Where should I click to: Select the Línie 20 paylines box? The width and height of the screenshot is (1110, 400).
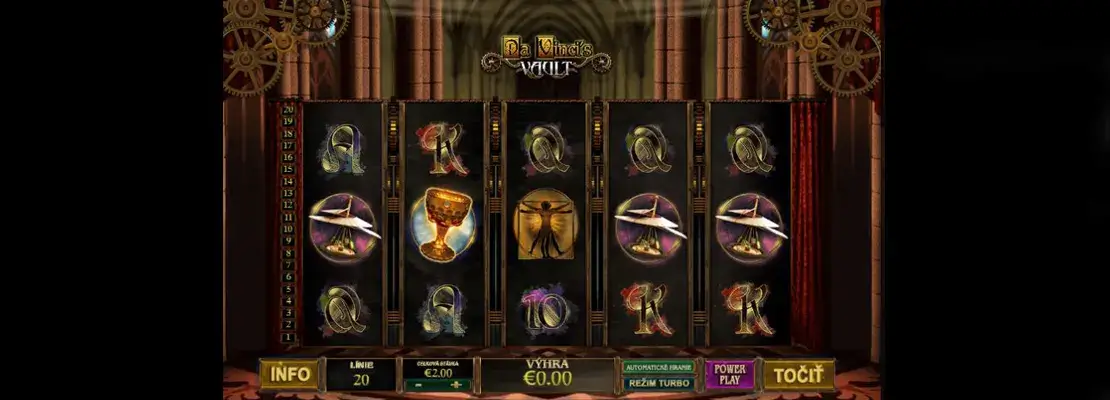361,374
